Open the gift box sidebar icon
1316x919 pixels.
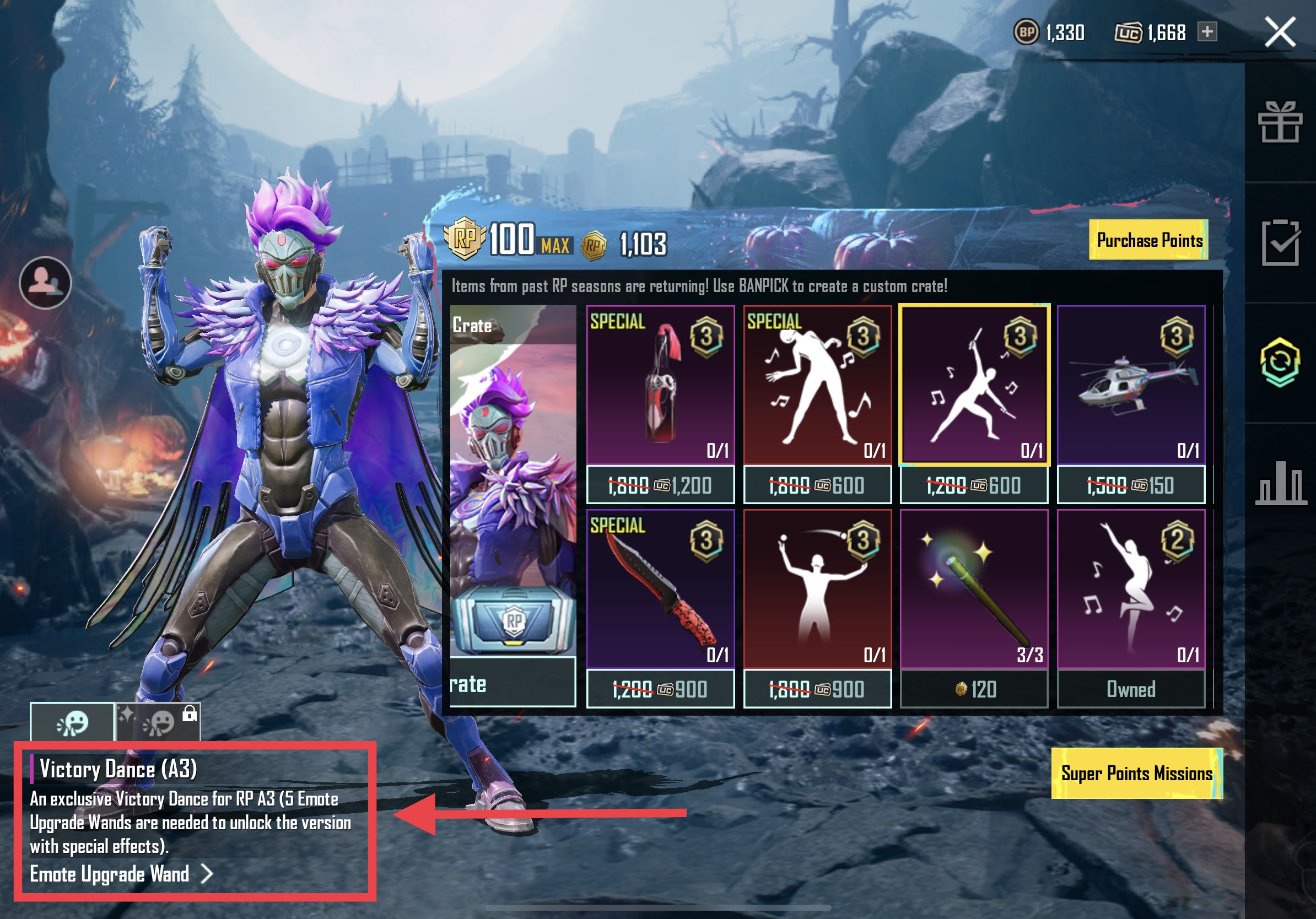pyautogui.click(x=1280, y=121)
